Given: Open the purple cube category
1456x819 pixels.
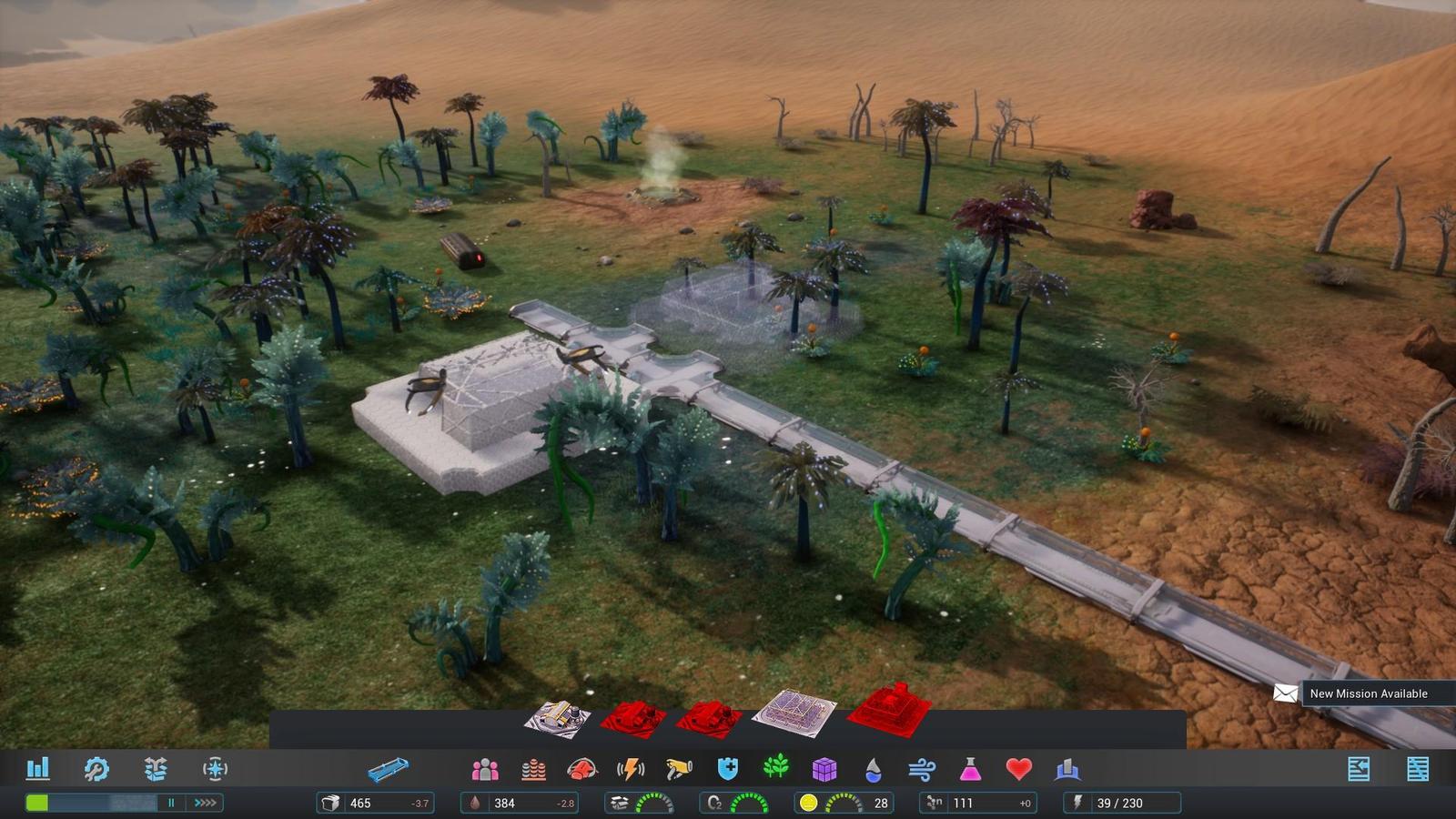Looking at the screenshot, I should pyautogui.click(x=824, y=770).
